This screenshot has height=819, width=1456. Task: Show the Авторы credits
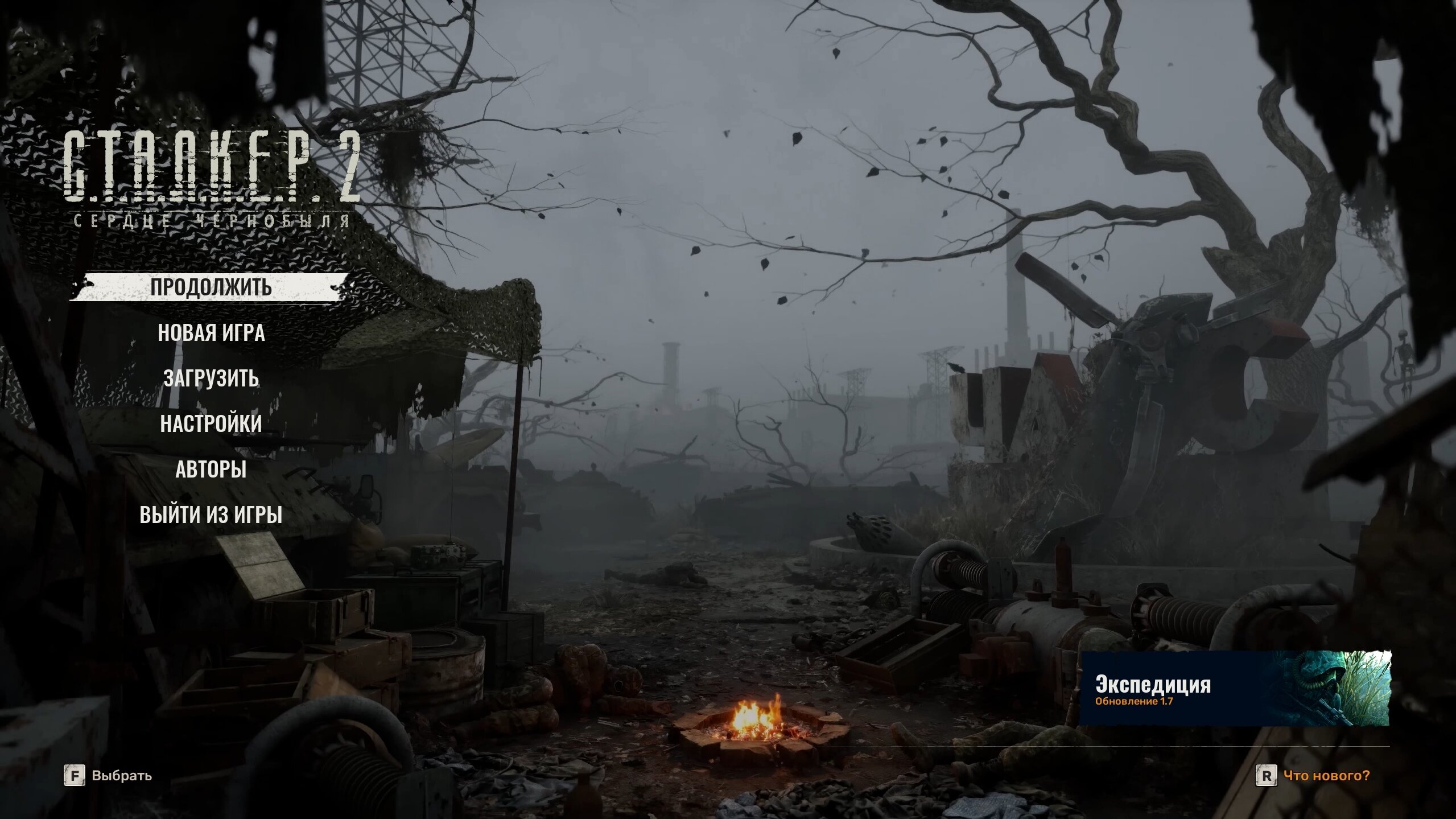tap(211, 470)
